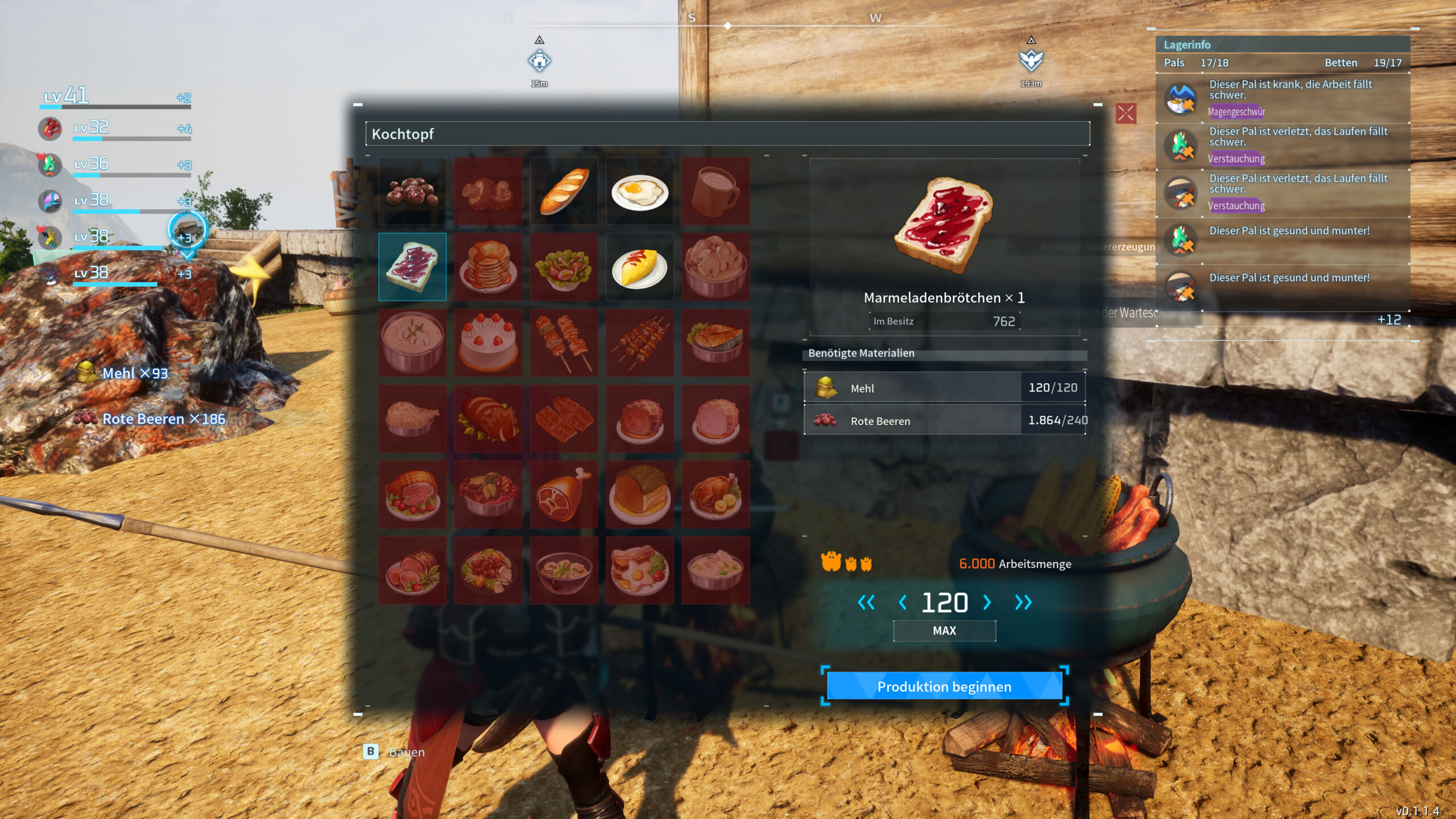
Task: Pick the roasted berries recipe
Action: [412, 191]
